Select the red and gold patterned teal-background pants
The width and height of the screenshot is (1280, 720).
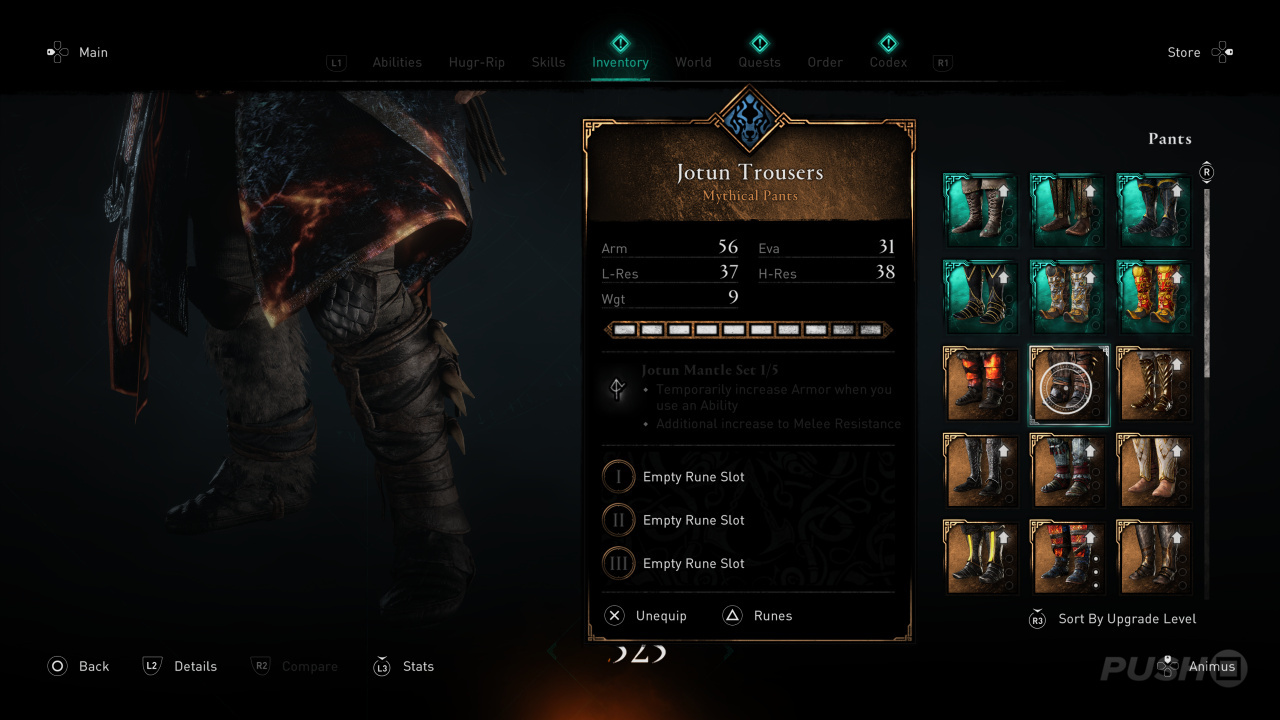[1154, 298]
